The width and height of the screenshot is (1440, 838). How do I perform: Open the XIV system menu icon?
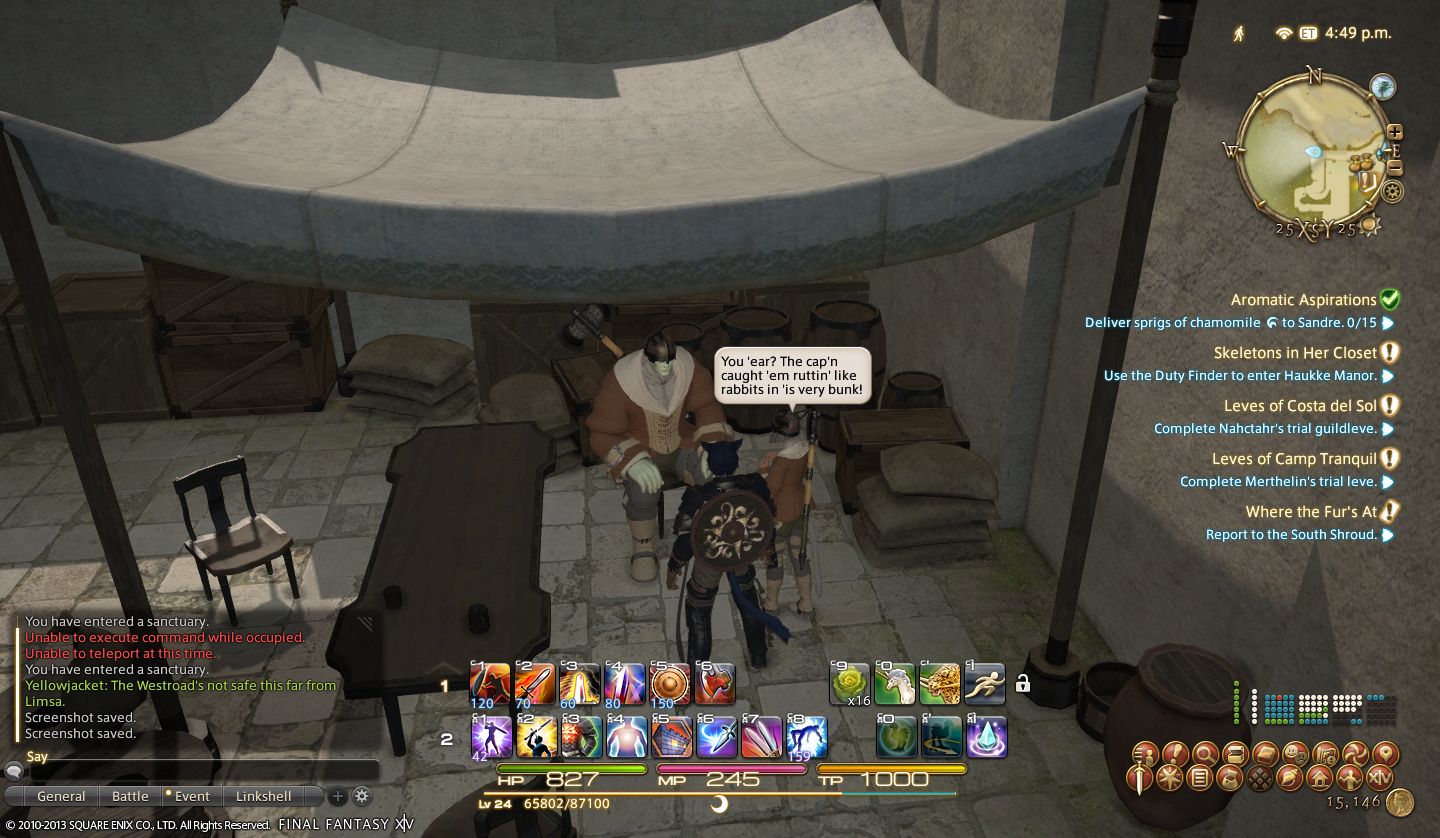pos(1380,778)
